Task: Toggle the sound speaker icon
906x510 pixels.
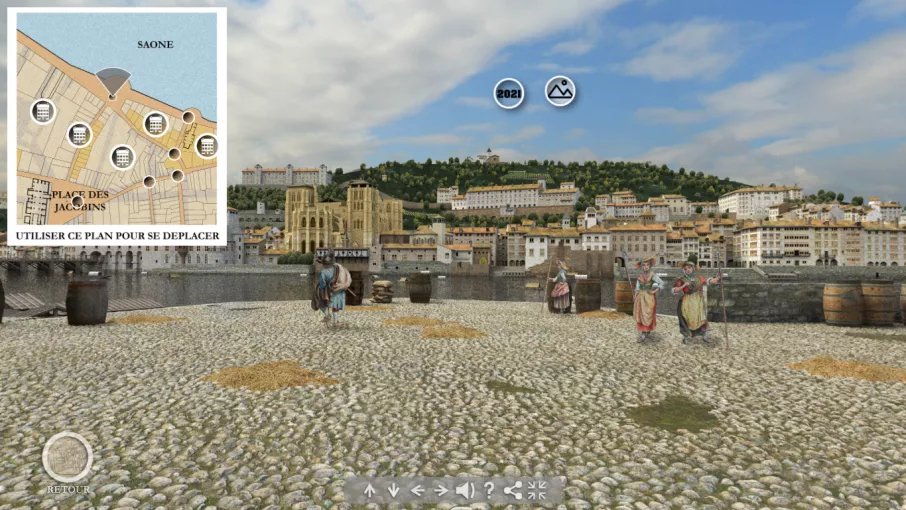Action: coord(465,490)
